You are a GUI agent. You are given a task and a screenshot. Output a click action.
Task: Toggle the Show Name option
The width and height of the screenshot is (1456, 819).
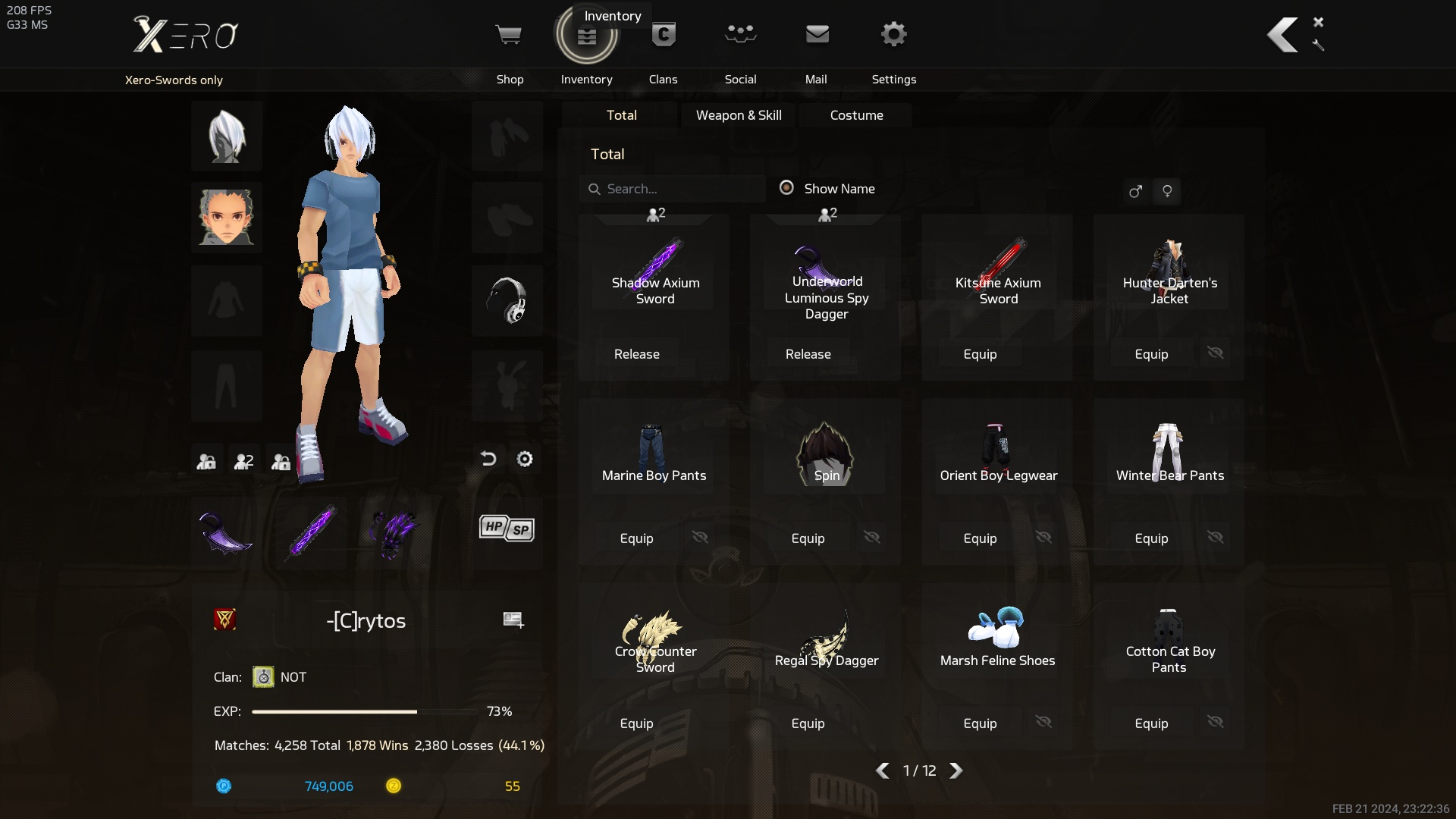pos(787,188)
